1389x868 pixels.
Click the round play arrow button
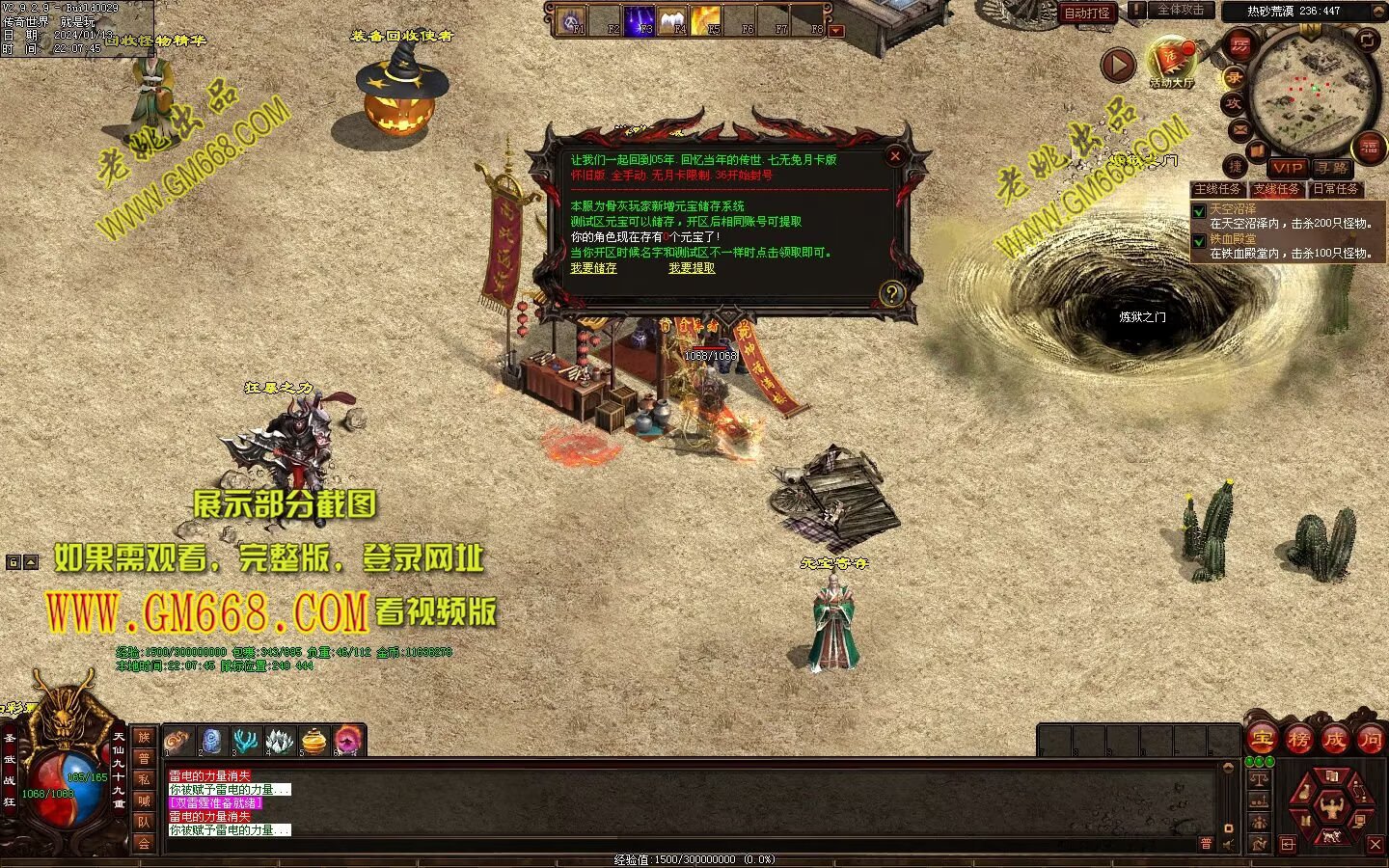[1118, 65]
